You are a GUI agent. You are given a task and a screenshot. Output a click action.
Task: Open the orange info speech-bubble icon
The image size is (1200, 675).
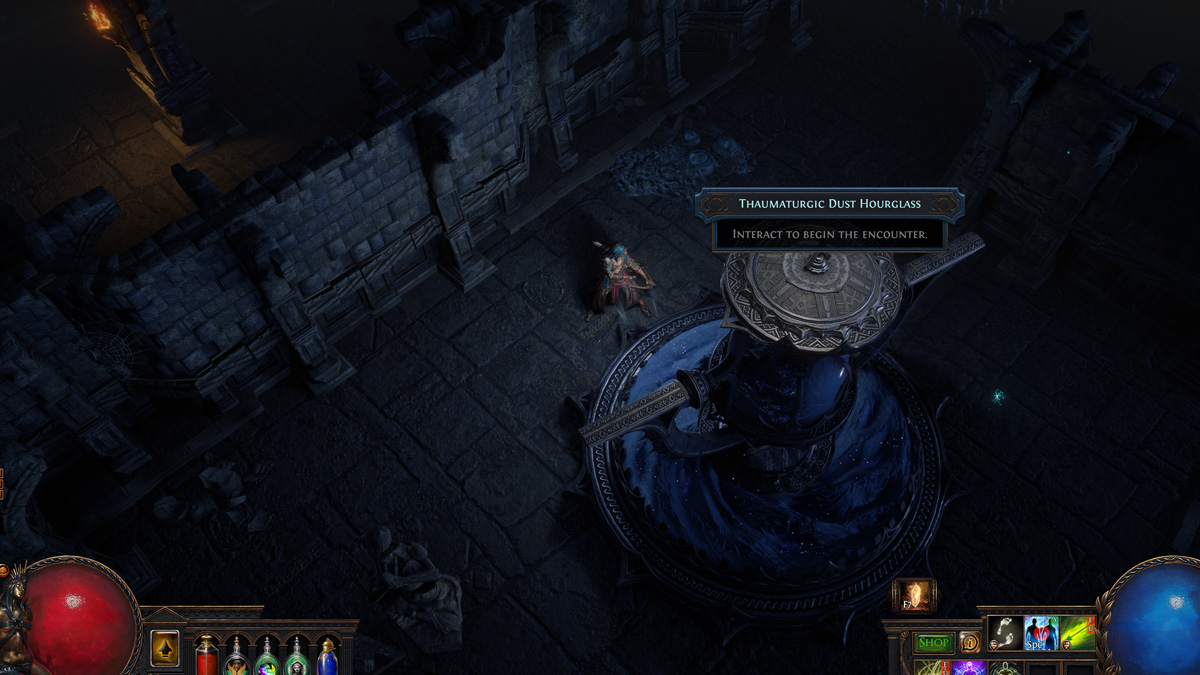969,643
